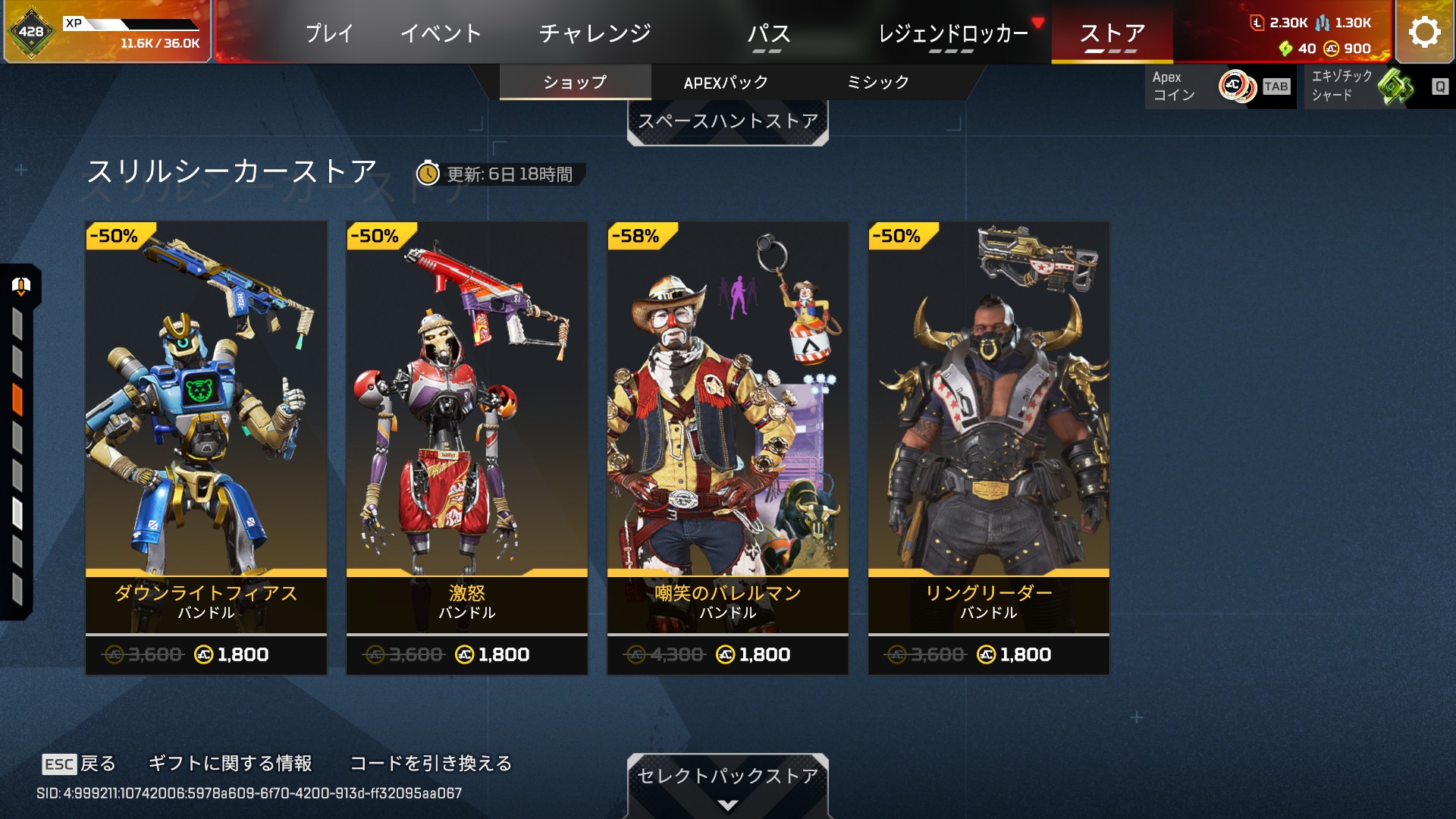Open the イベント tab
This screenshot has width=1456, height=819.
441,33
